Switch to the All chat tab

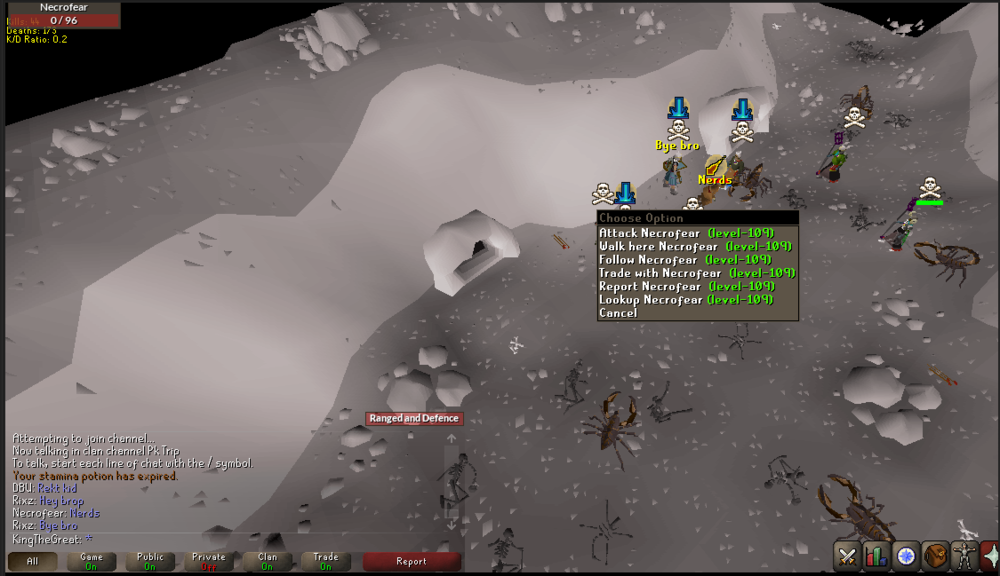coord(33,561)
